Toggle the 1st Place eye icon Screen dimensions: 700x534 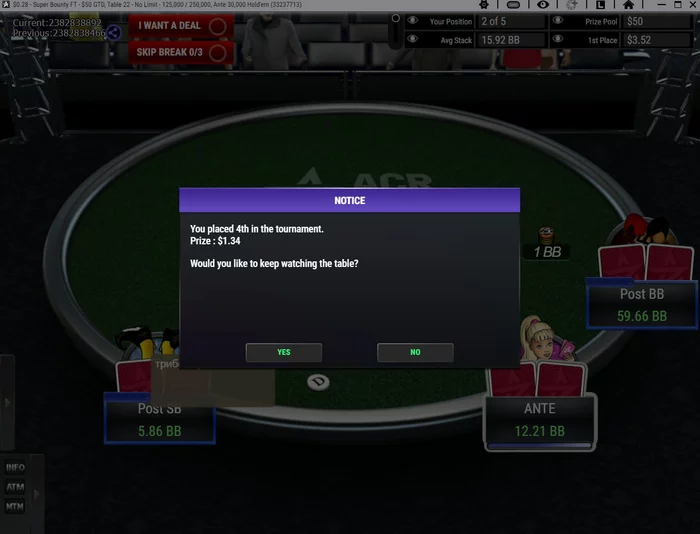(558, 40)
